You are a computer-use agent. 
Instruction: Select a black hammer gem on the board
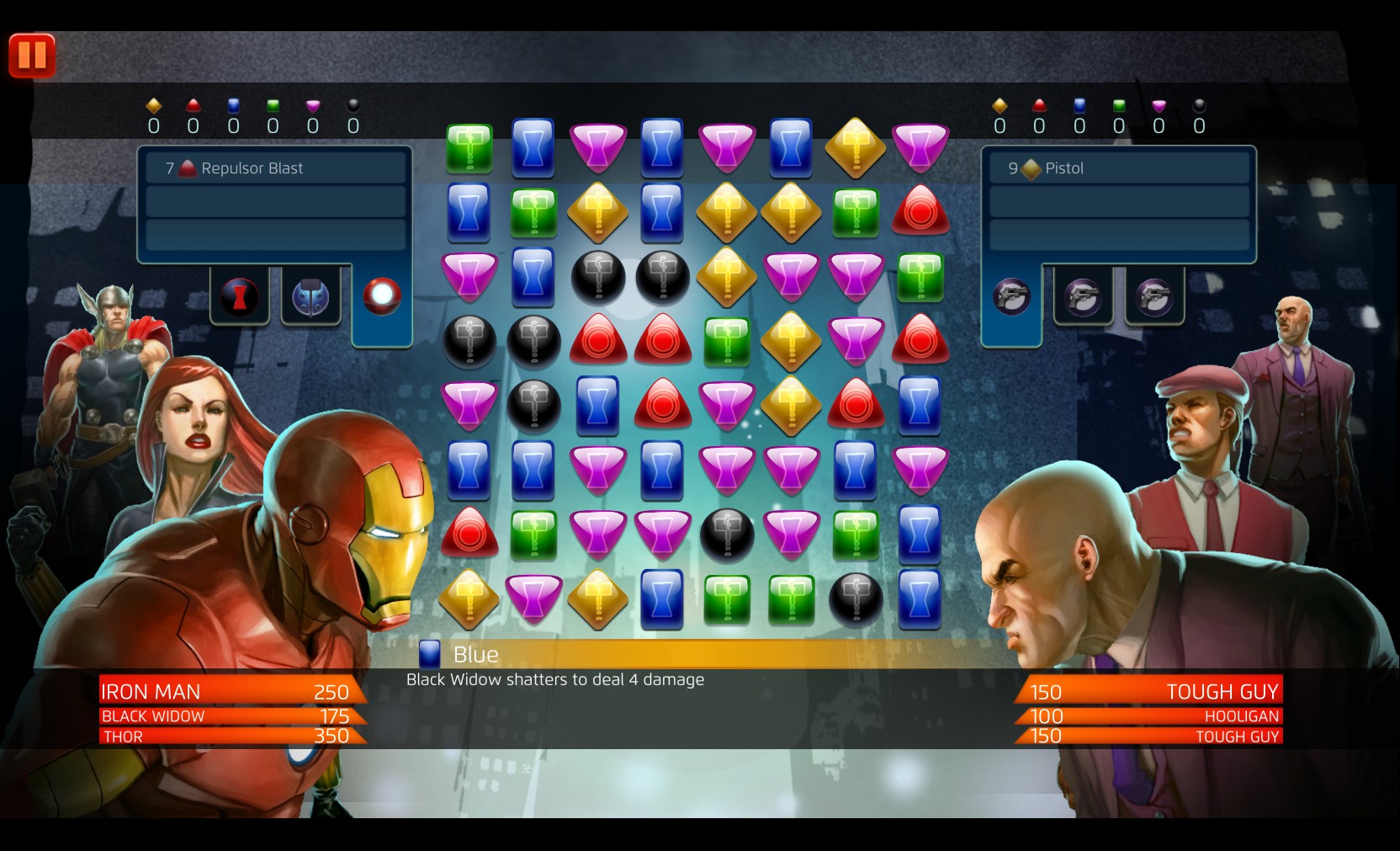[597, 277]
